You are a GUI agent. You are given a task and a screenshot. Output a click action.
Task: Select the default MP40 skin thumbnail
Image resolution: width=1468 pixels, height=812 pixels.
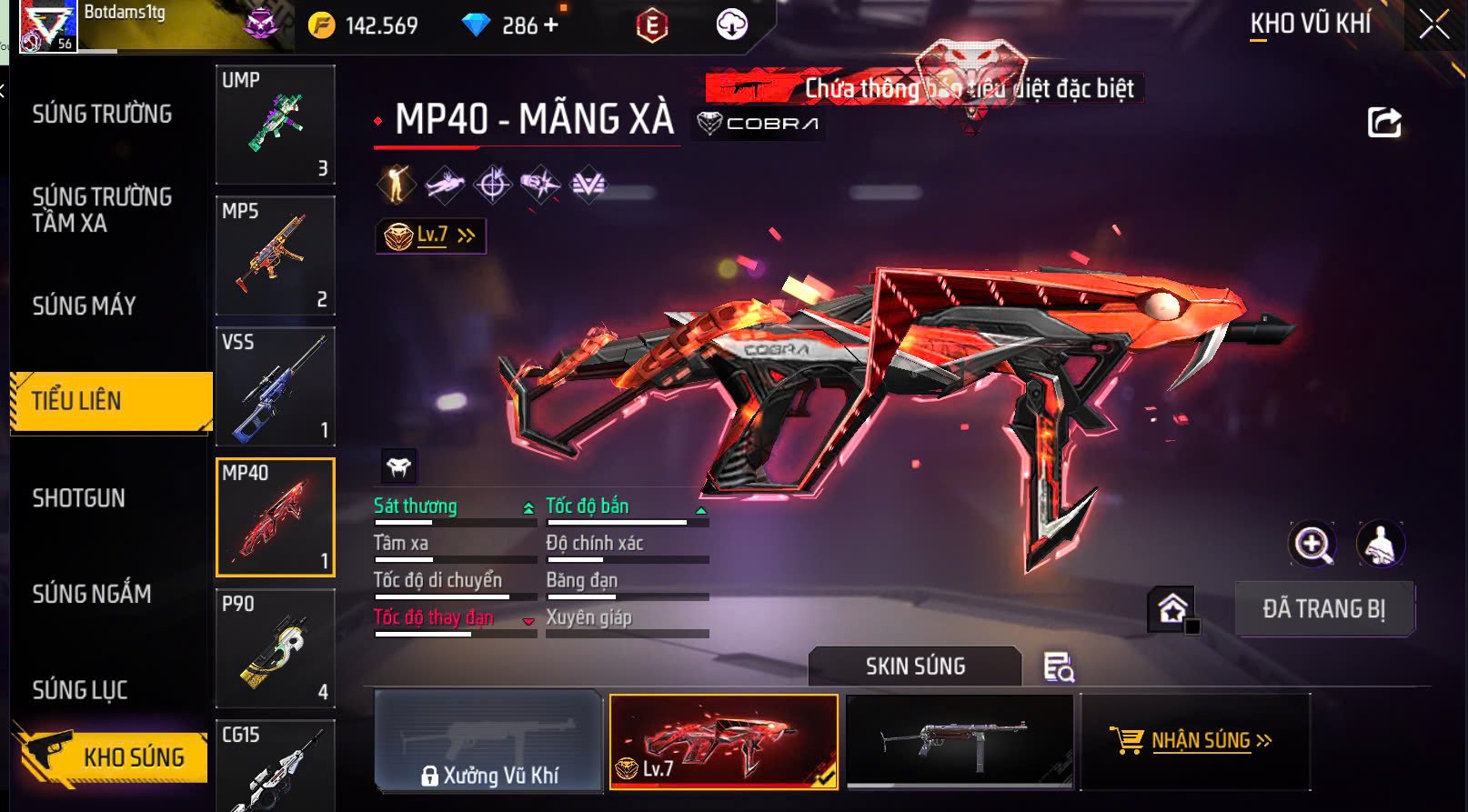(x=960, y=741)
